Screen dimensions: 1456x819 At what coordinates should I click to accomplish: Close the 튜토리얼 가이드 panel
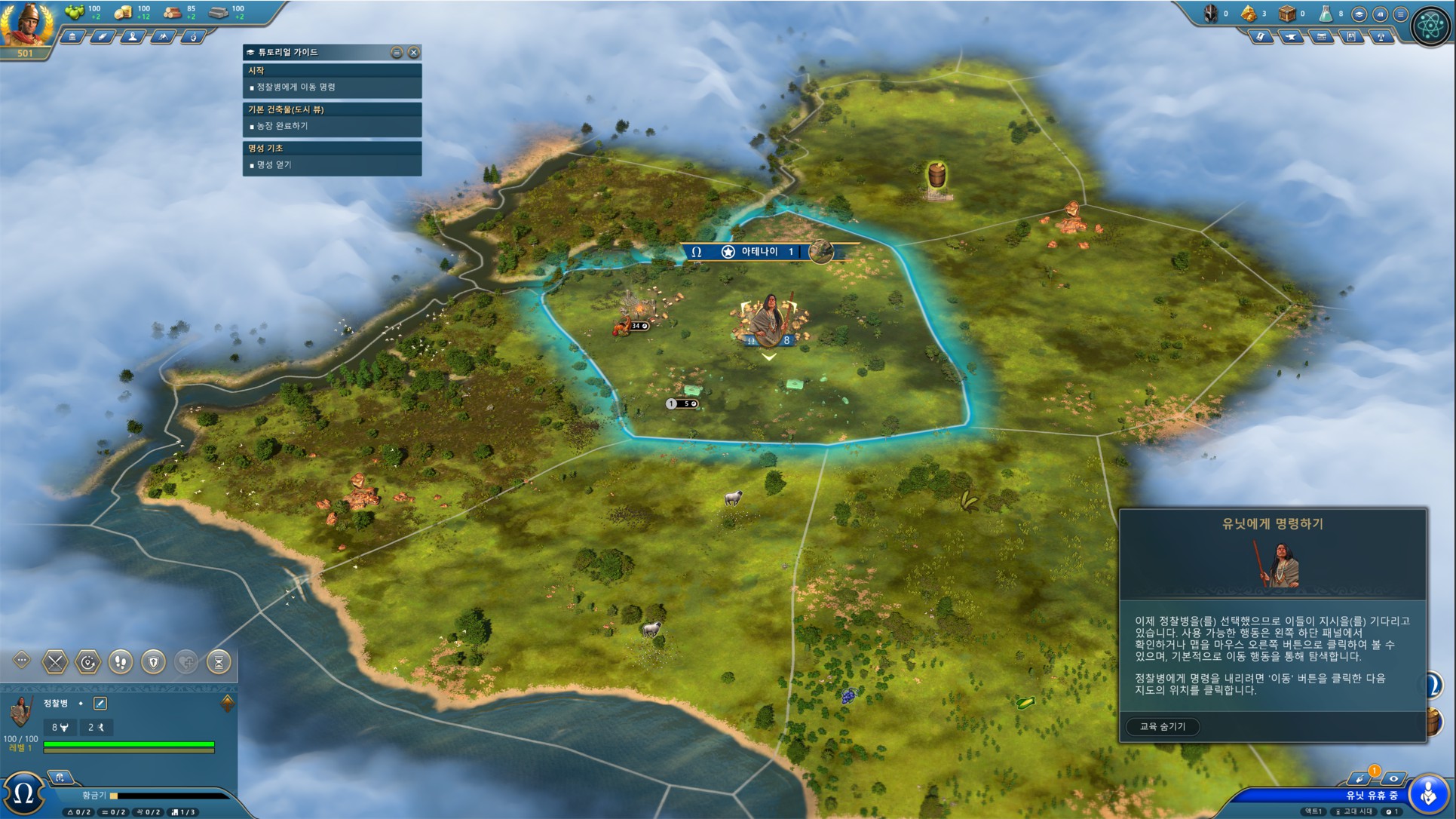coord(413,52)
